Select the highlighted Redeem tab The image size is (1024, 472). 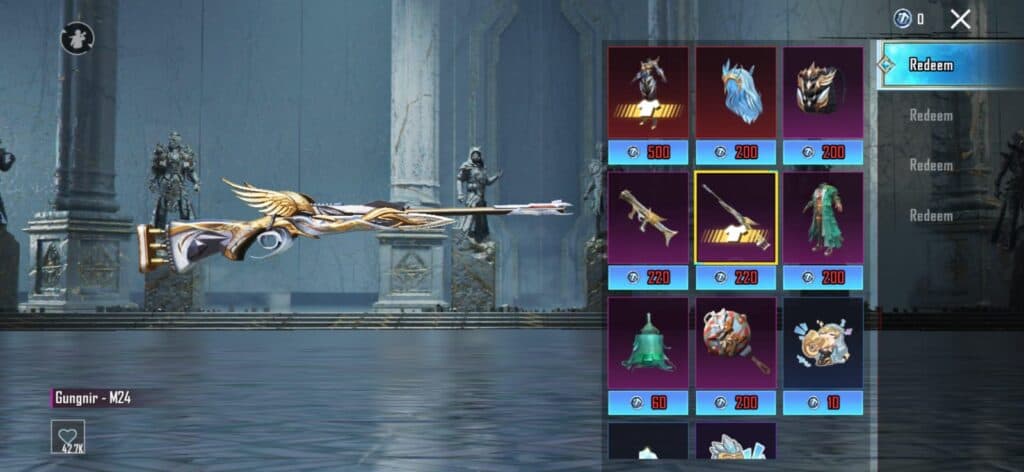tap(930, 65)
